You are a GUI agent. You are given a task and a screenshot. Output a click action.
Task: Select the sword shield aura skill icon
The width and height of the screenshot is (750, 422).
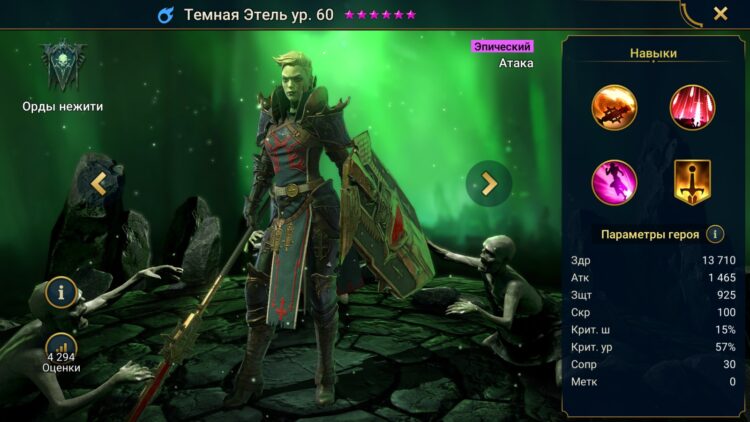pos(691,181)
